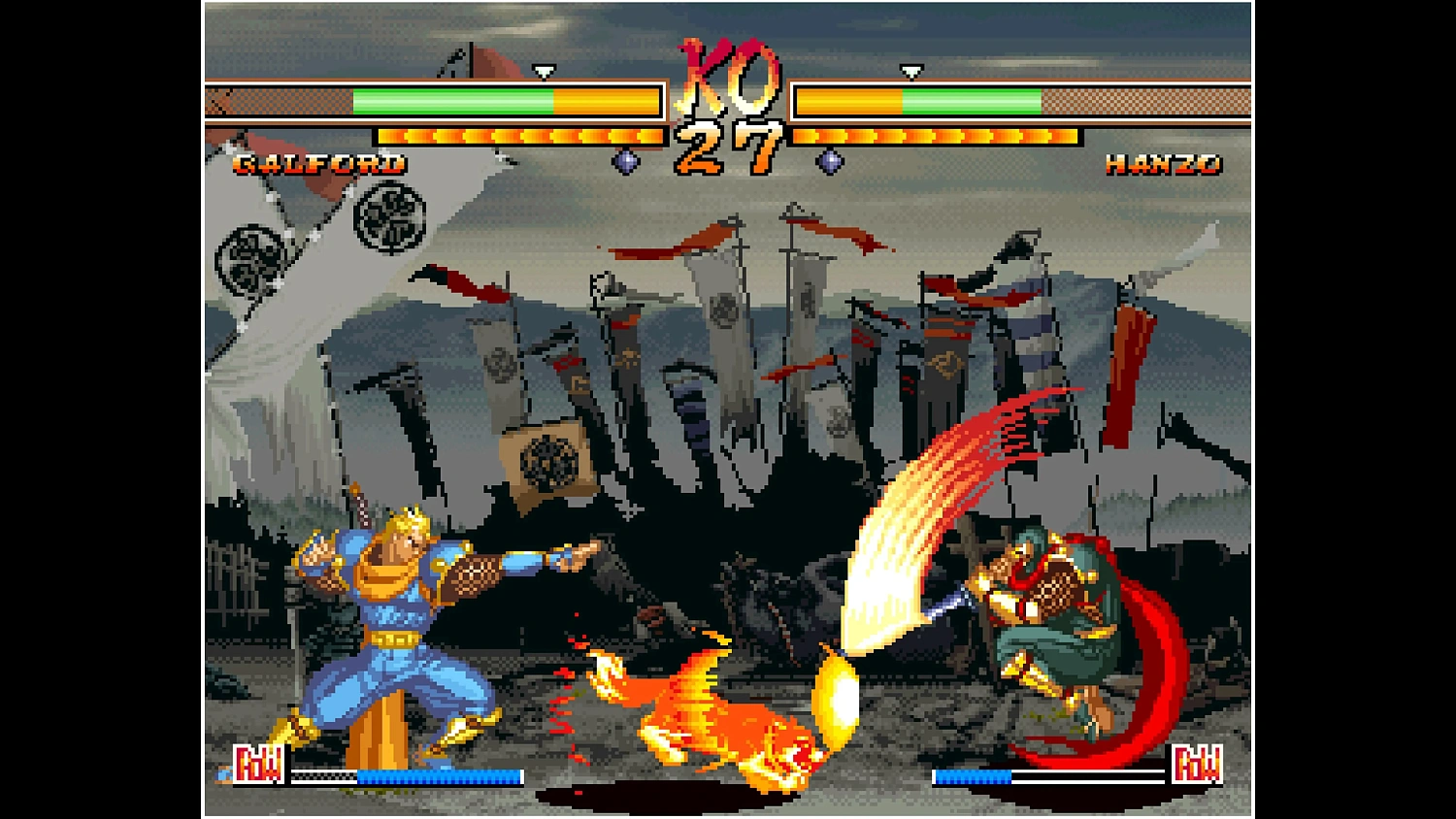Click the white marker arrow above Galford's health bar
Viewport: 1456px width, 819px height.
tap(546, 71)
